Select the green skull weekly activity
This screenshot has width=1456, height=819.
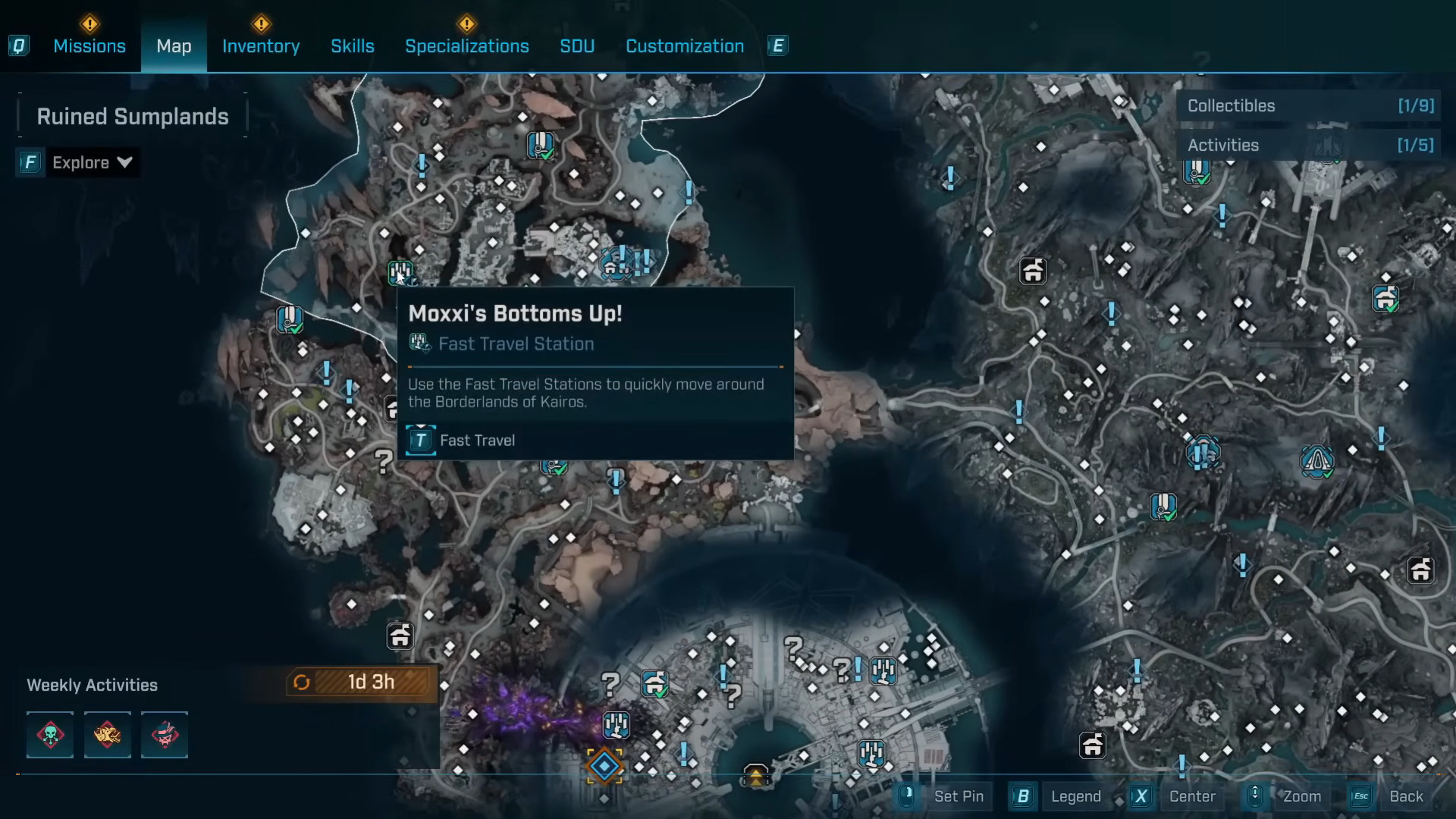tap(50, 735)
